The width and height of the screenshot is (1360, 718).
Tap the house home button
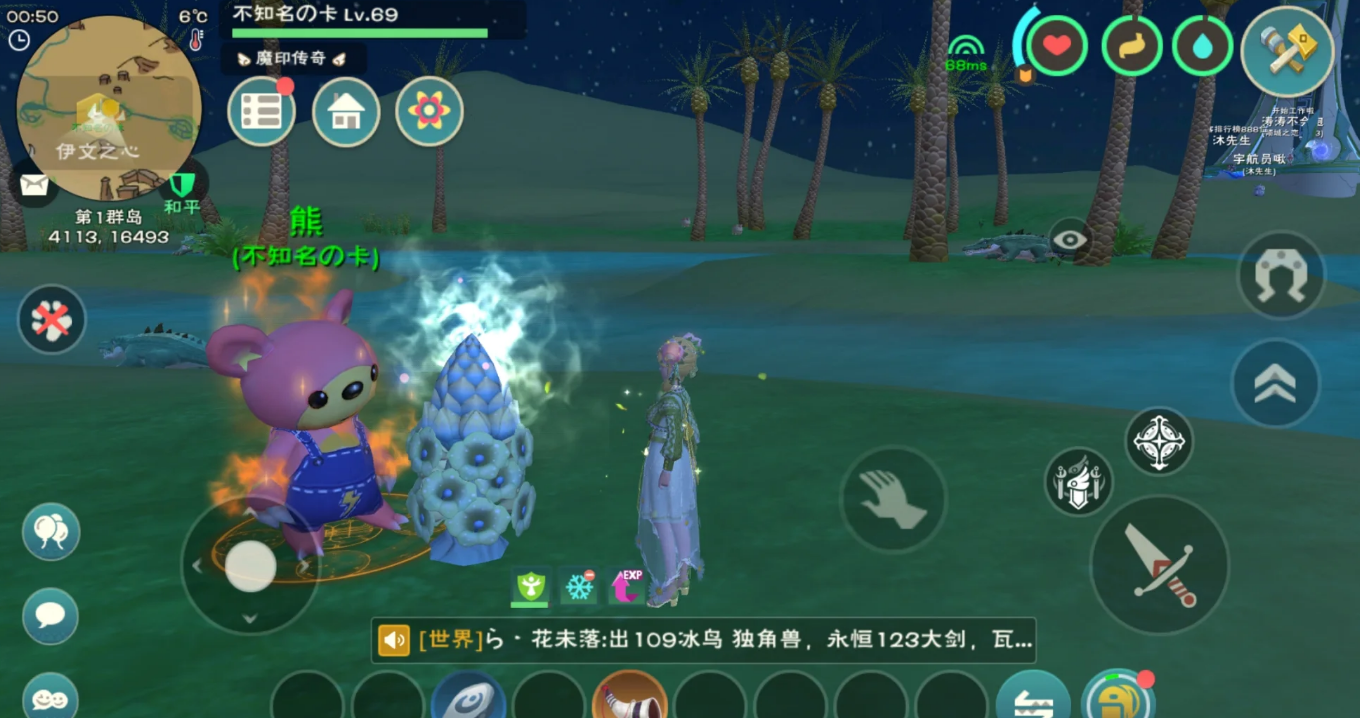coord(346,112)
